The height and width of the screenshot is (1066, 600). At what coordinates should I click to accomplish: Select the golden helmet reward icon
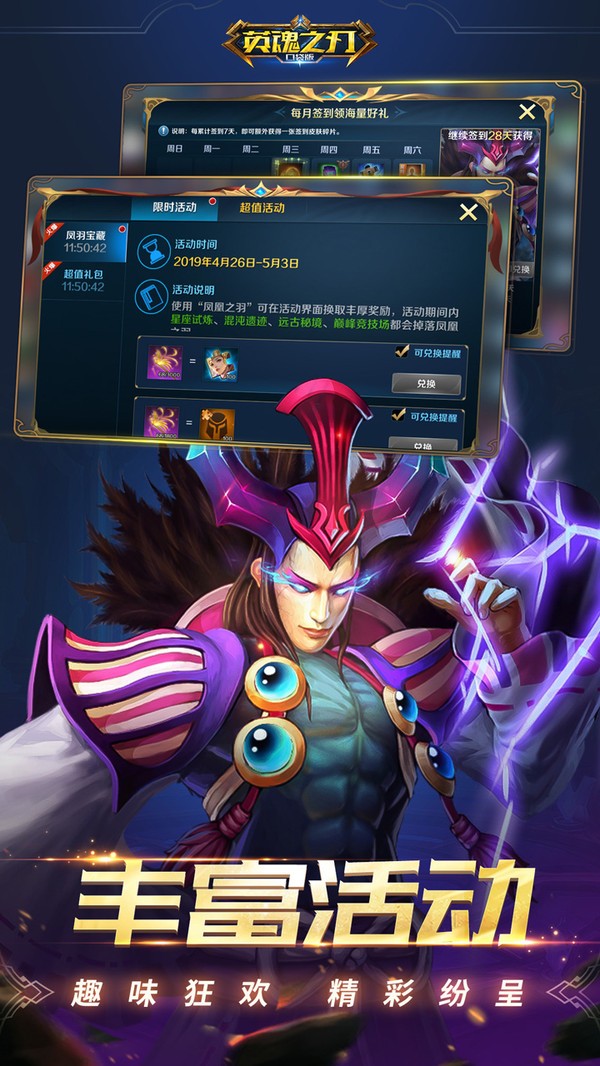pyautogui.click(x=221, y=424)
